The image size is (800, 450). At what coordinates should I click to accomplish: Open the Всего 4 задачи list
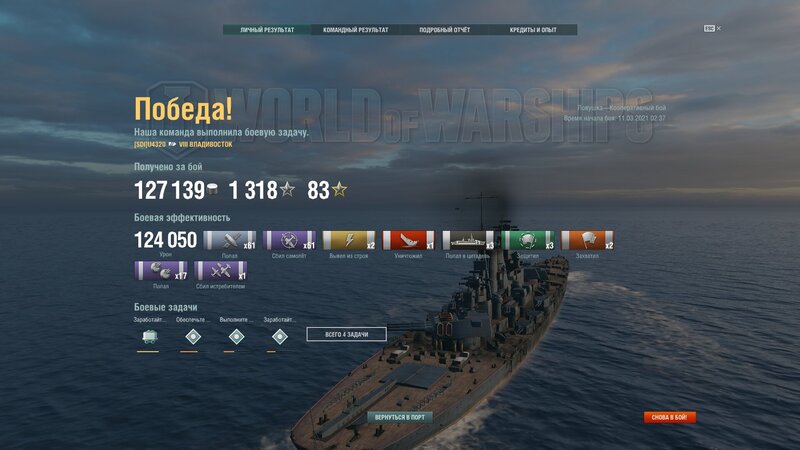346,334
